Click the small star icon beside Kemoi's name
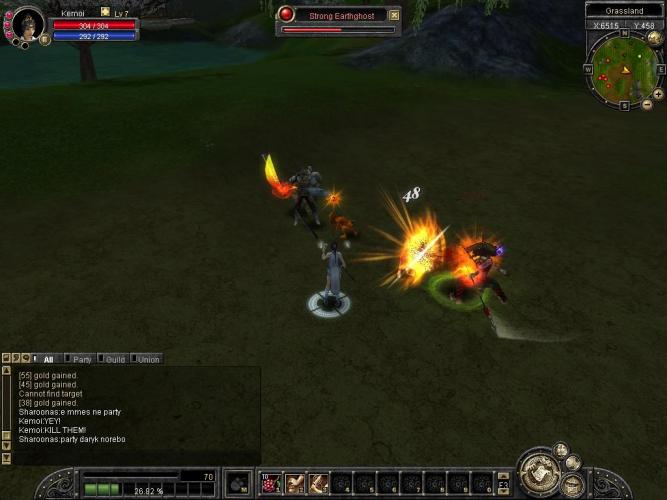667x500 pixels. (x=105, y=12)
